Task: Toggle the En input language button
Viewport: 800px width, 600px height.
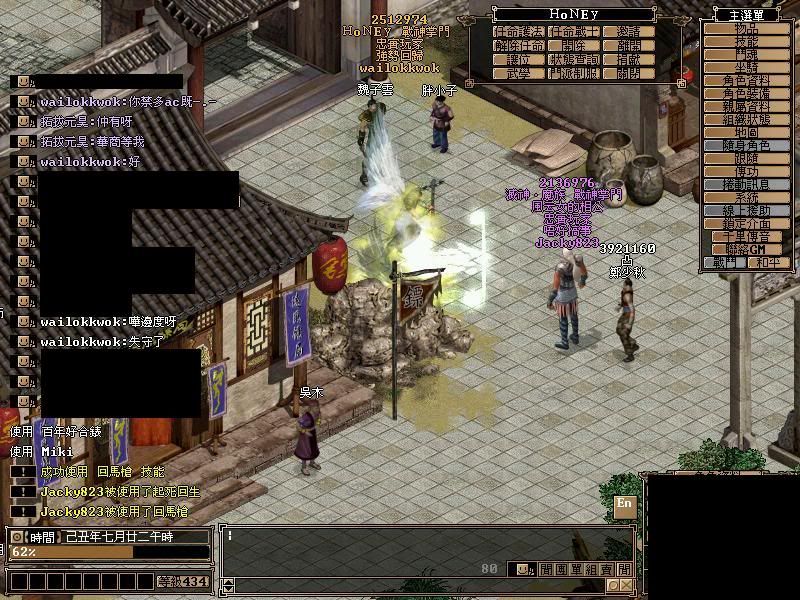Action: point(625,504)
